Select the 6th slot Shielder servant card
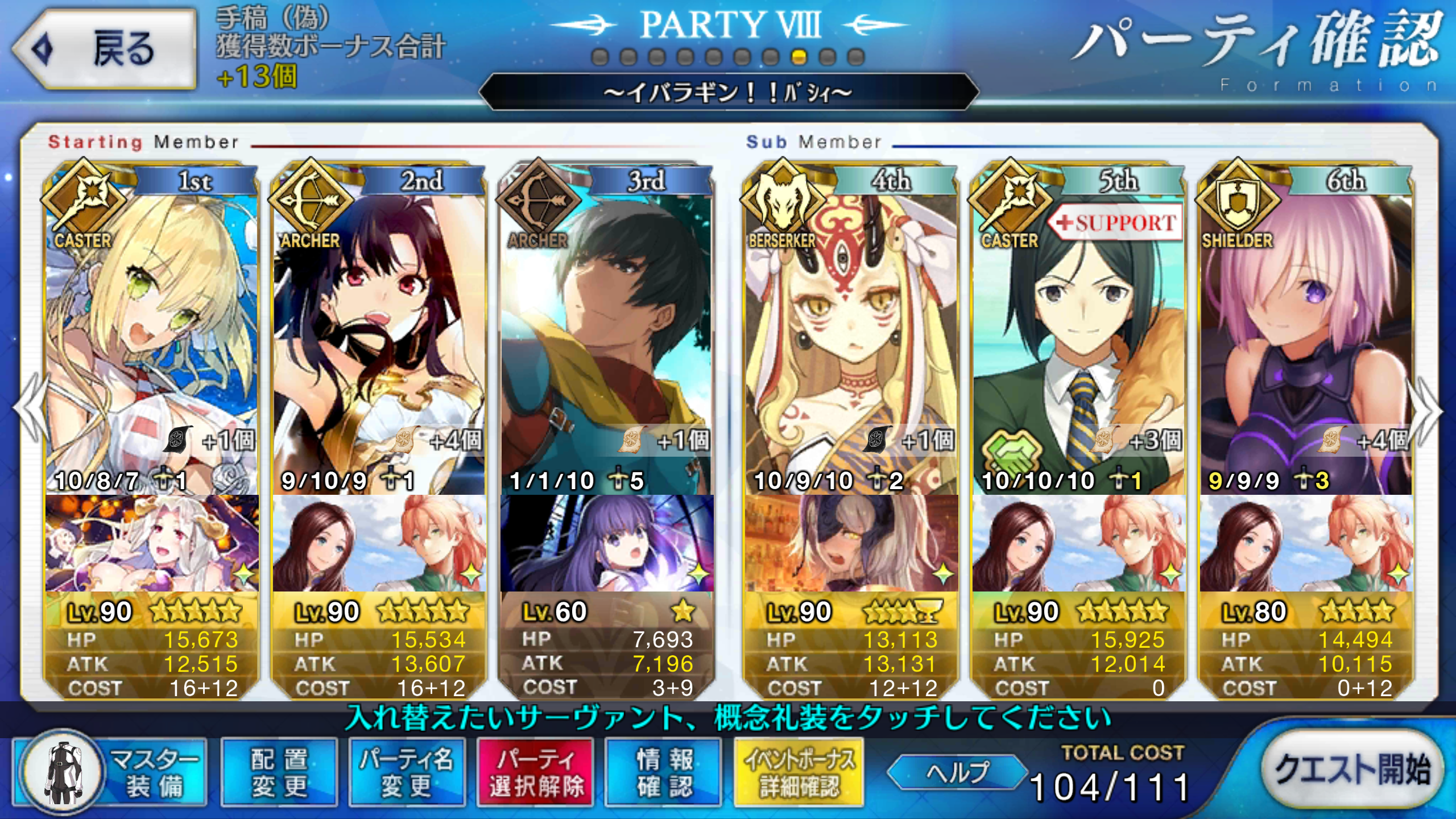 tap(1306, 341)
